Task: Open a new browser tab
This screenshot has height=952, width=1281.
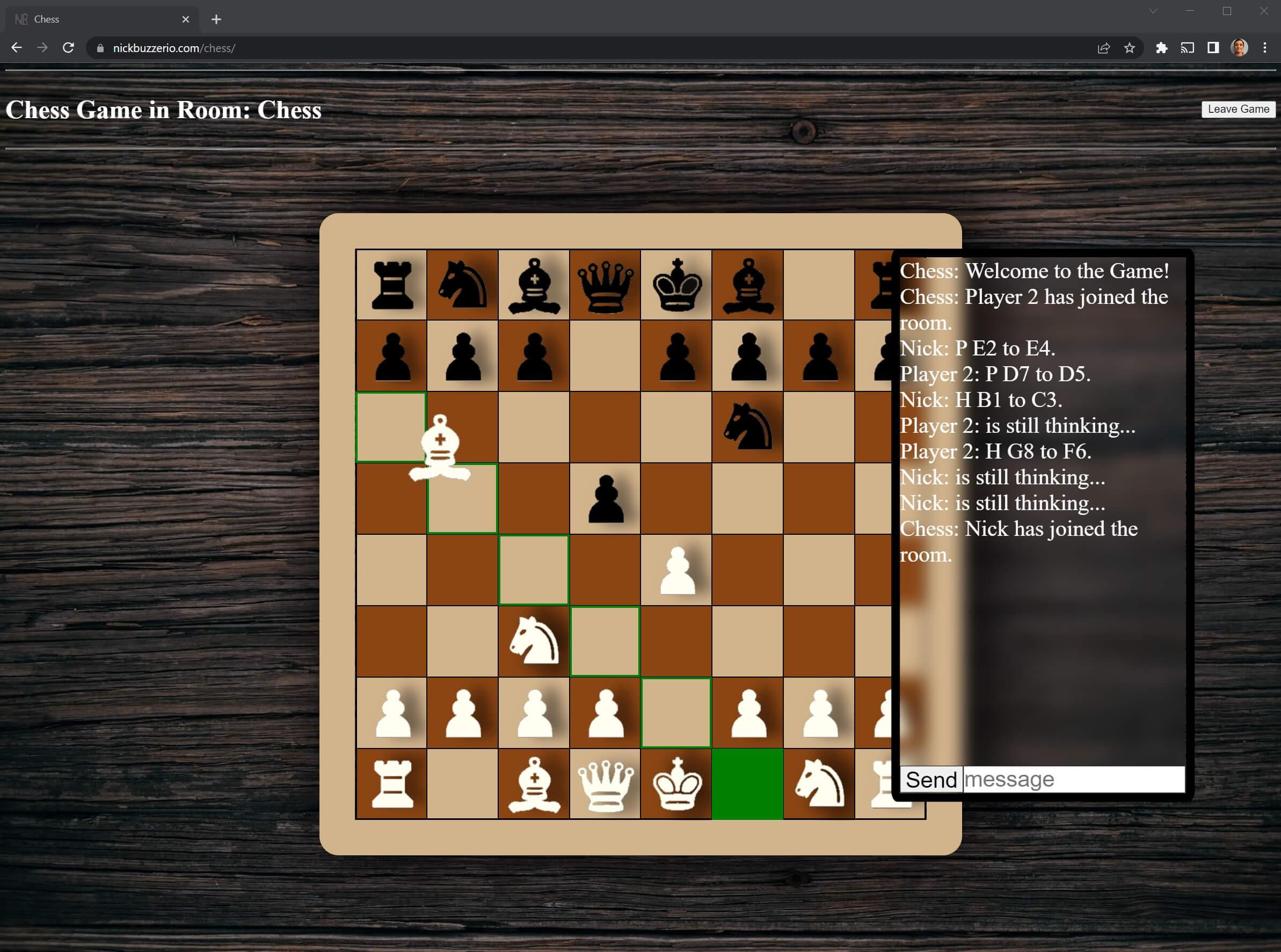Action: [216, 19]
